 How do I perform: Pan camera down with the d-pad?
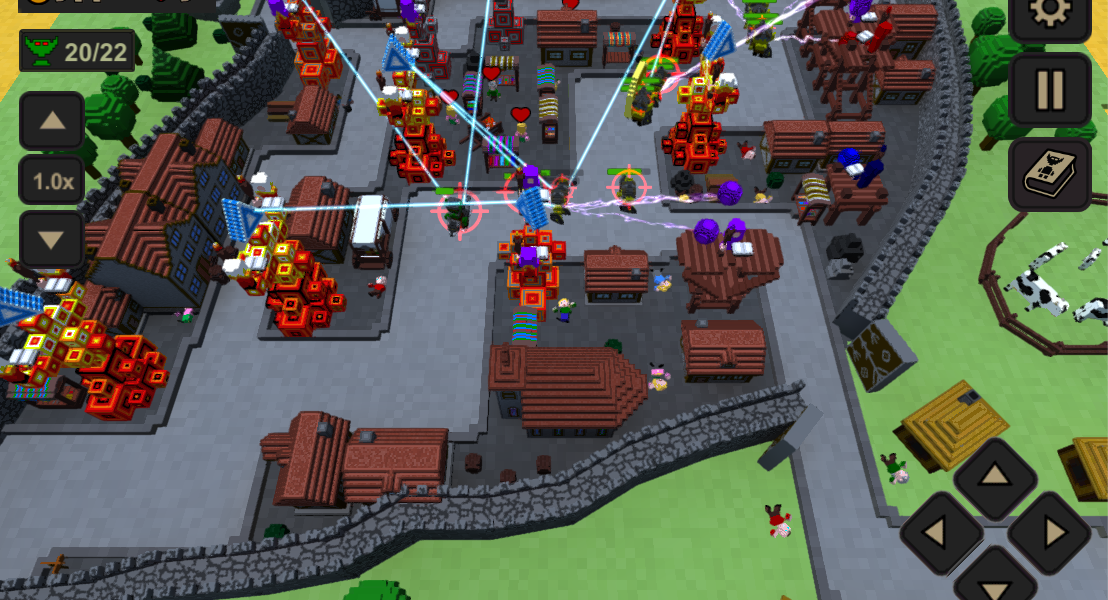coord(994,580)
